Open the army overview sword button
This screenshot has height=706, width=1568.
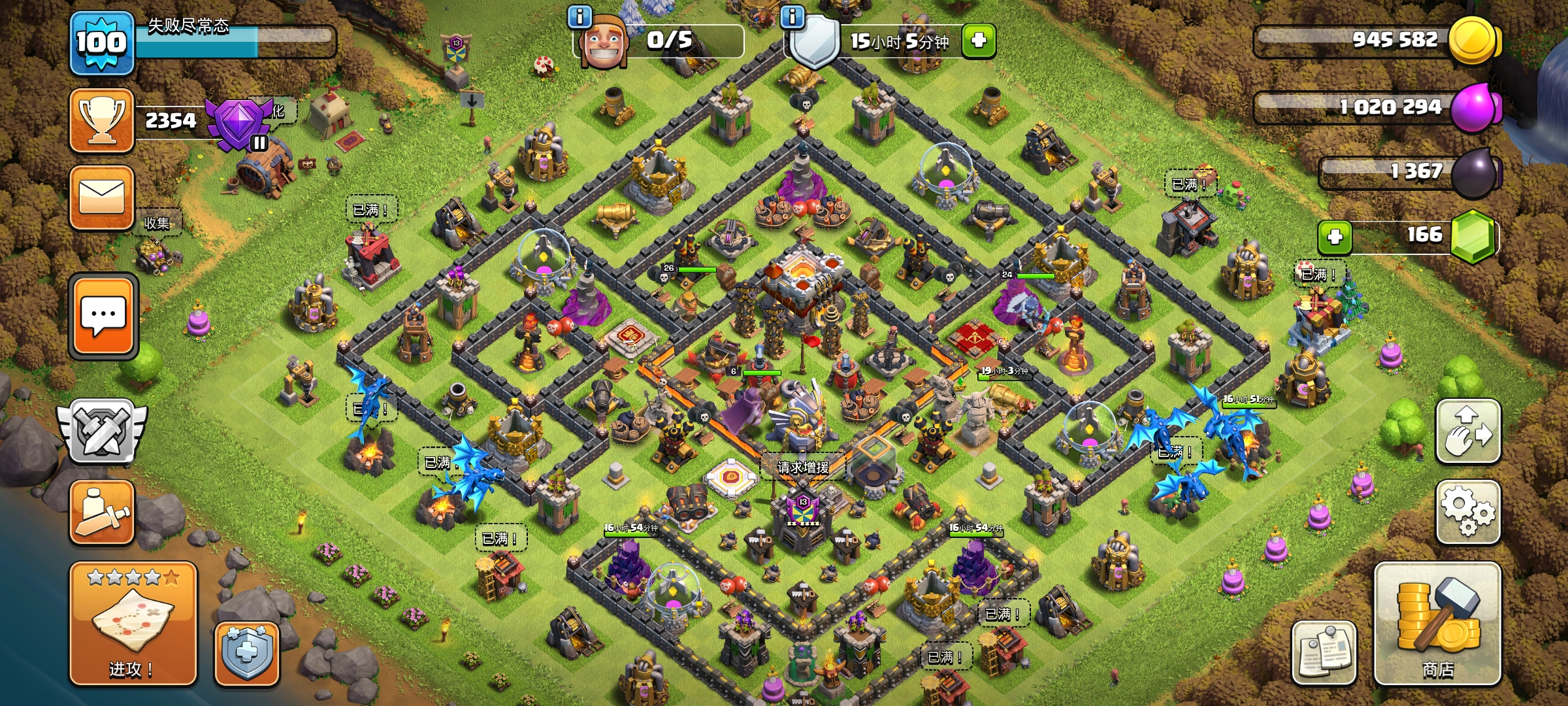pyautogui.click(x=102, y=513)
